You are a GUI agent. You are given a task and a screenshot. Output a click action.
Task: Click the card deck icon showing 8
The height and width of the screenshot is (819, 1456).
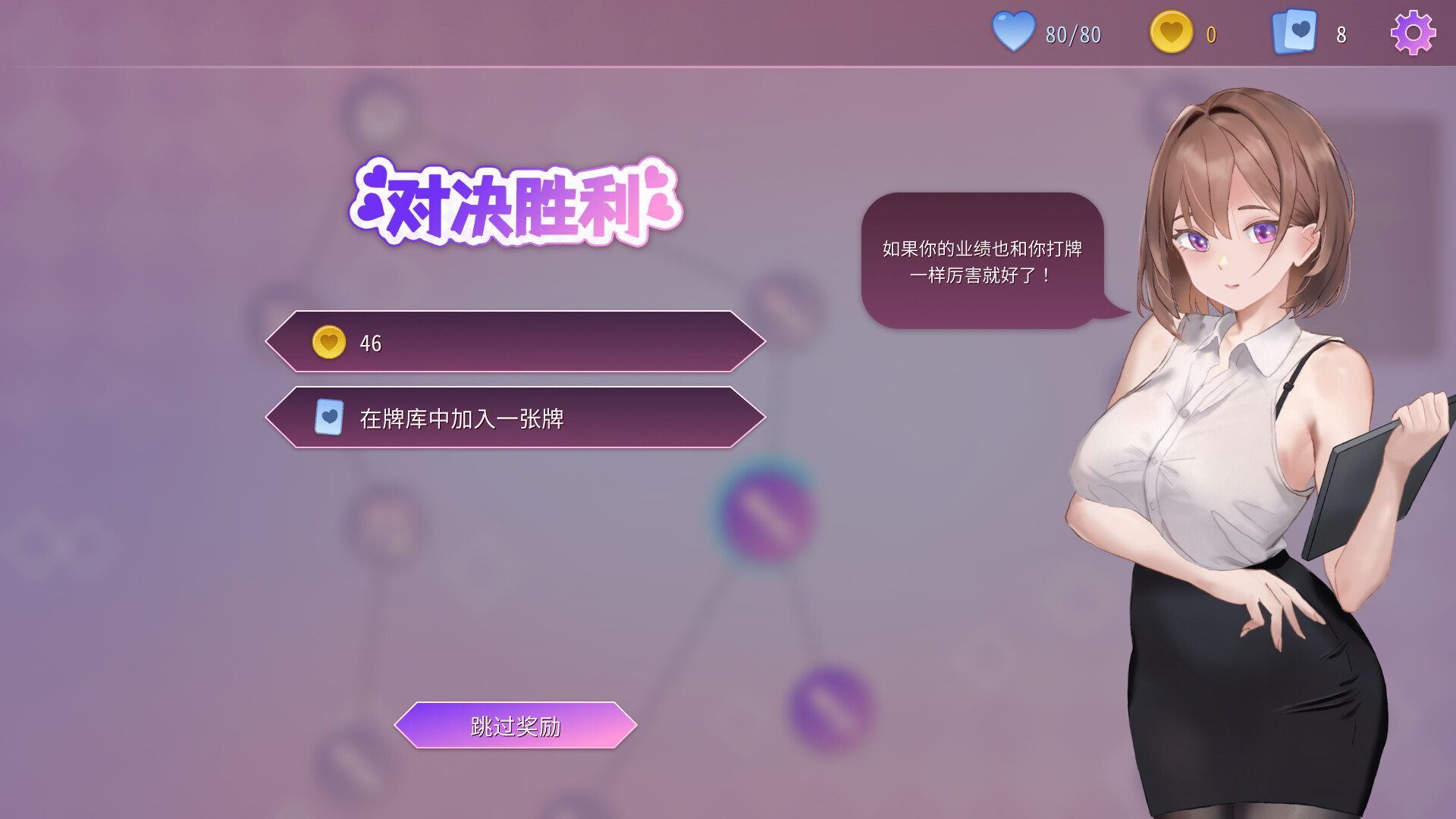pos(1293,32)
